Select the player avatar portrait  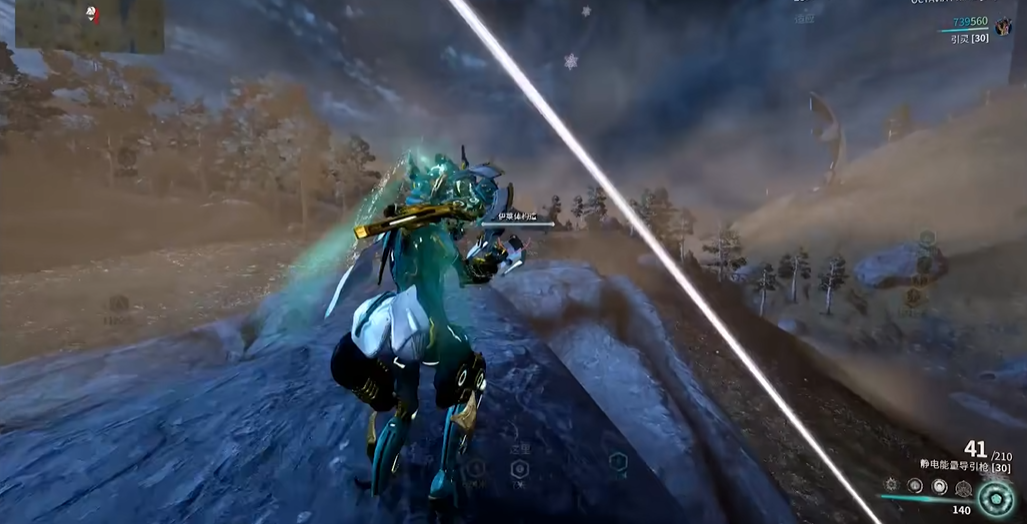tap(1003, 27)
